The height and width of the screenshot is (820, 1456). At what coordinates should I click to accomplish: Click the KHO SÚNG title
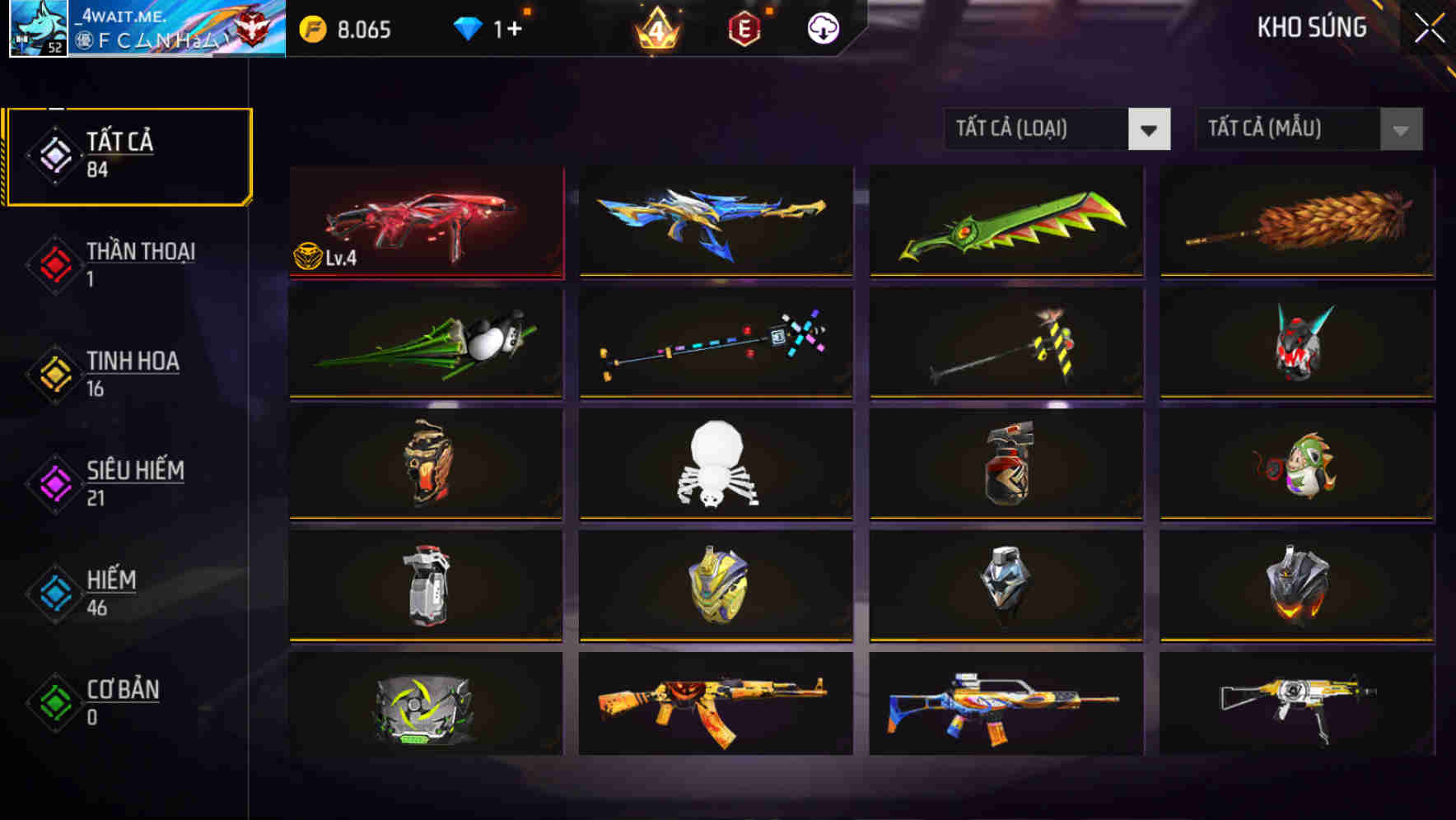(x=1312, y=27)
